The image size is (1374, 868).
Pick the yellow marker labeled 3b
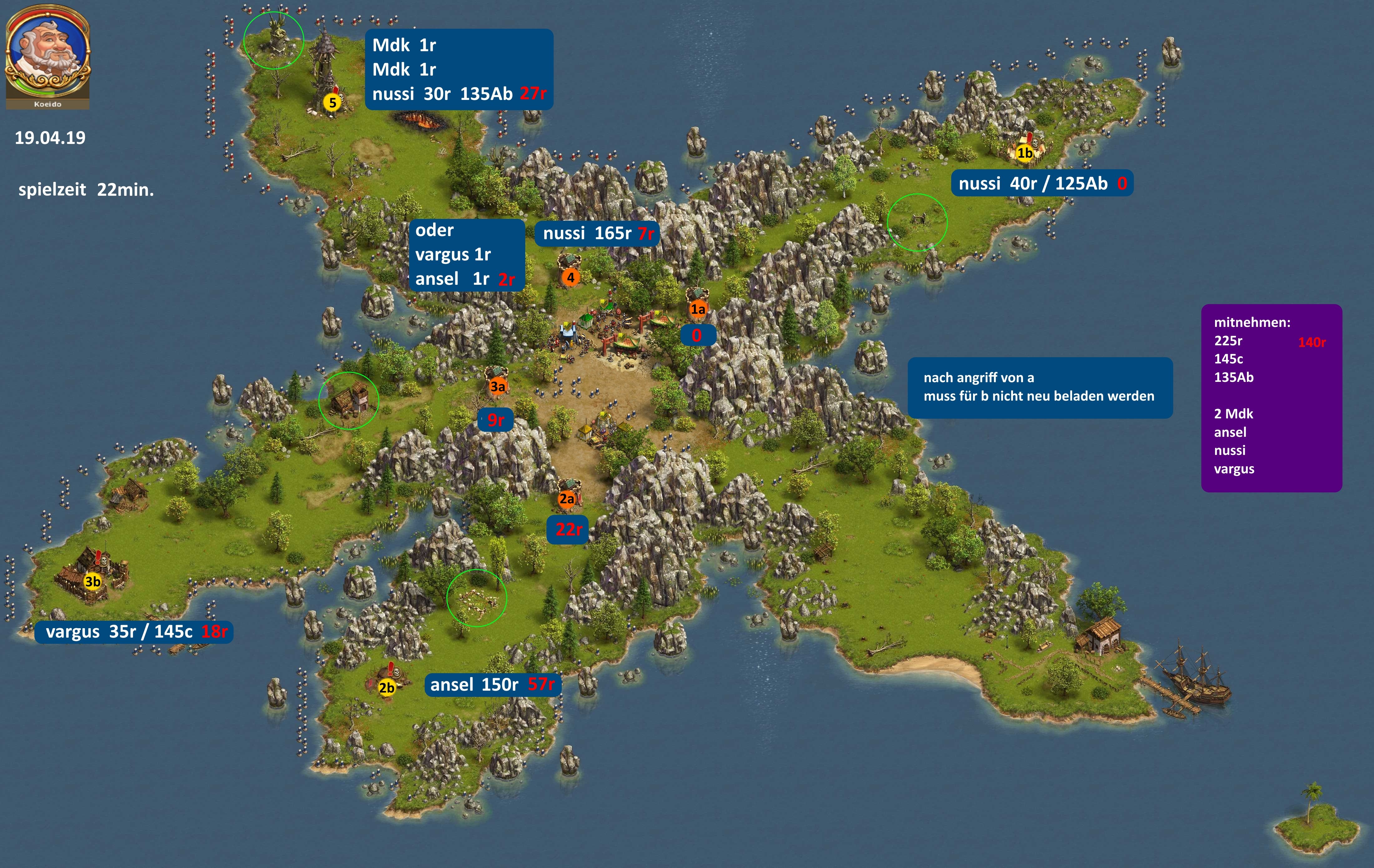[92, 581]
